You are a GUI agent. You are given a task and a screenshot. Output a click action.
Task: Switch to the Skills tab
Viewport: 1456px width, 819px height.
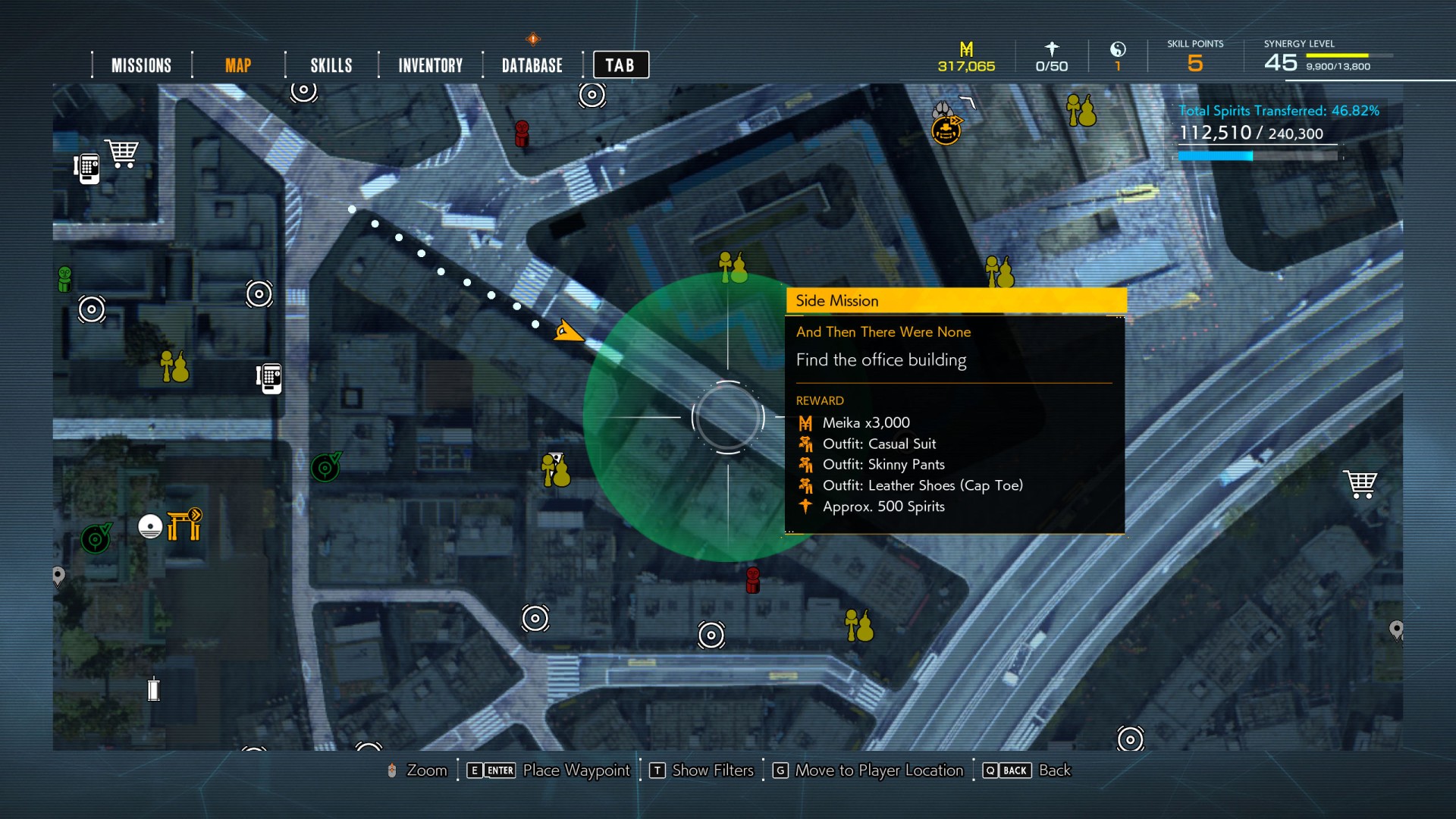[331, 65]
